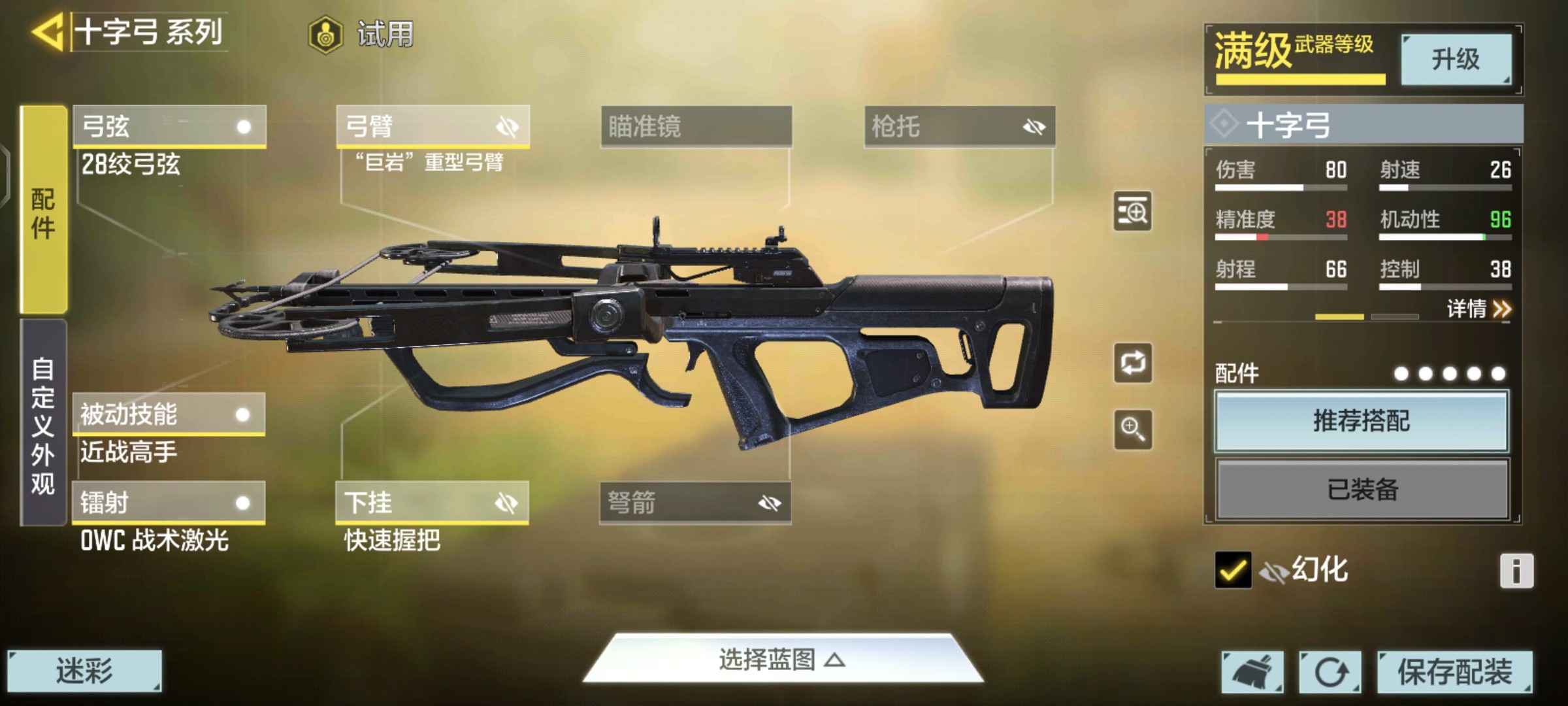This screenshot has width=1568, height=706.
Task: Select the 弓弦 bowstring attachment slot
Action: (169, 126)
